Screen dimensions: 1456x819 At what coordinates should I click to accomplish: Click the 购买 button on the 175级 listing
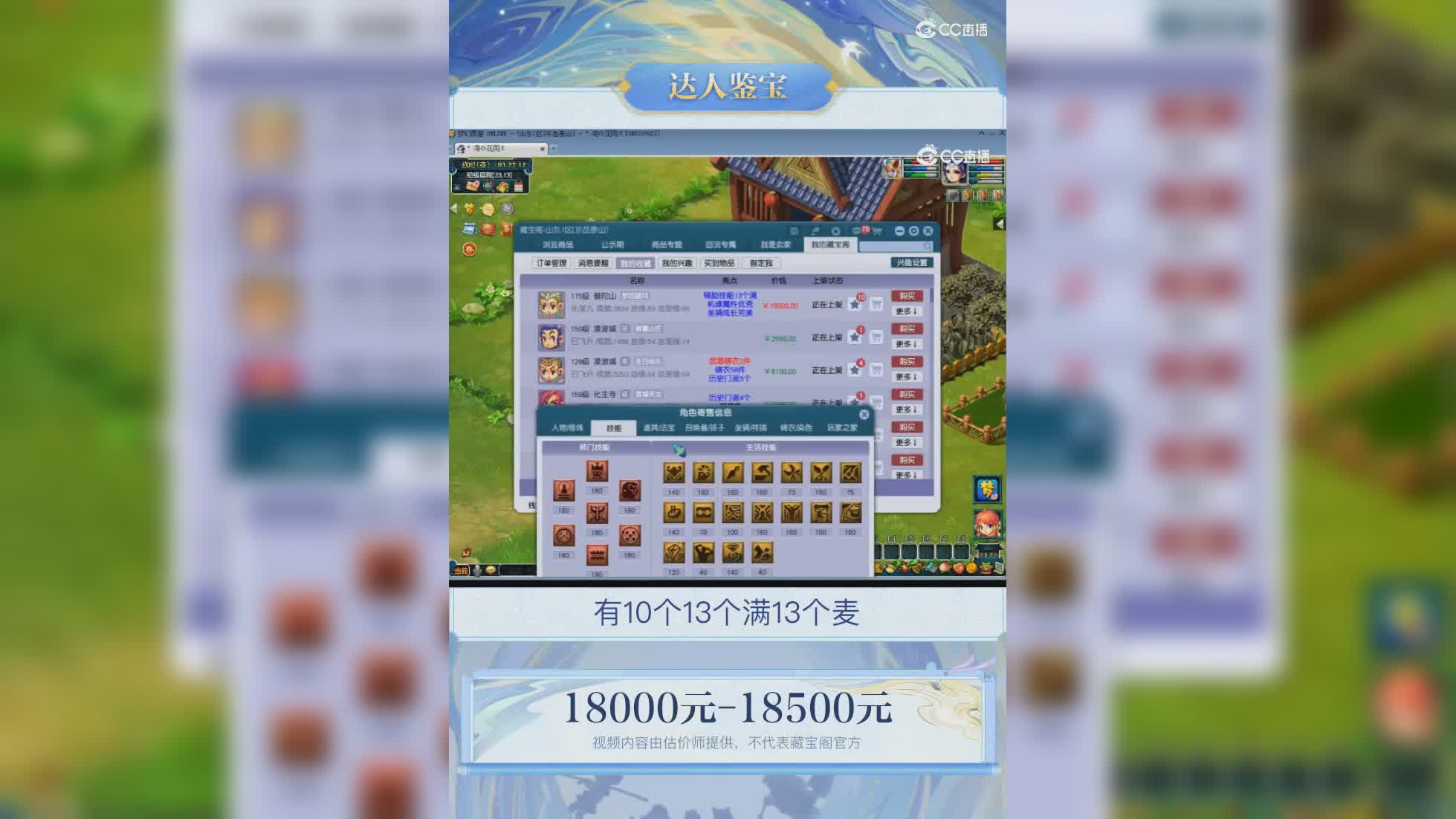coord(907,297)
